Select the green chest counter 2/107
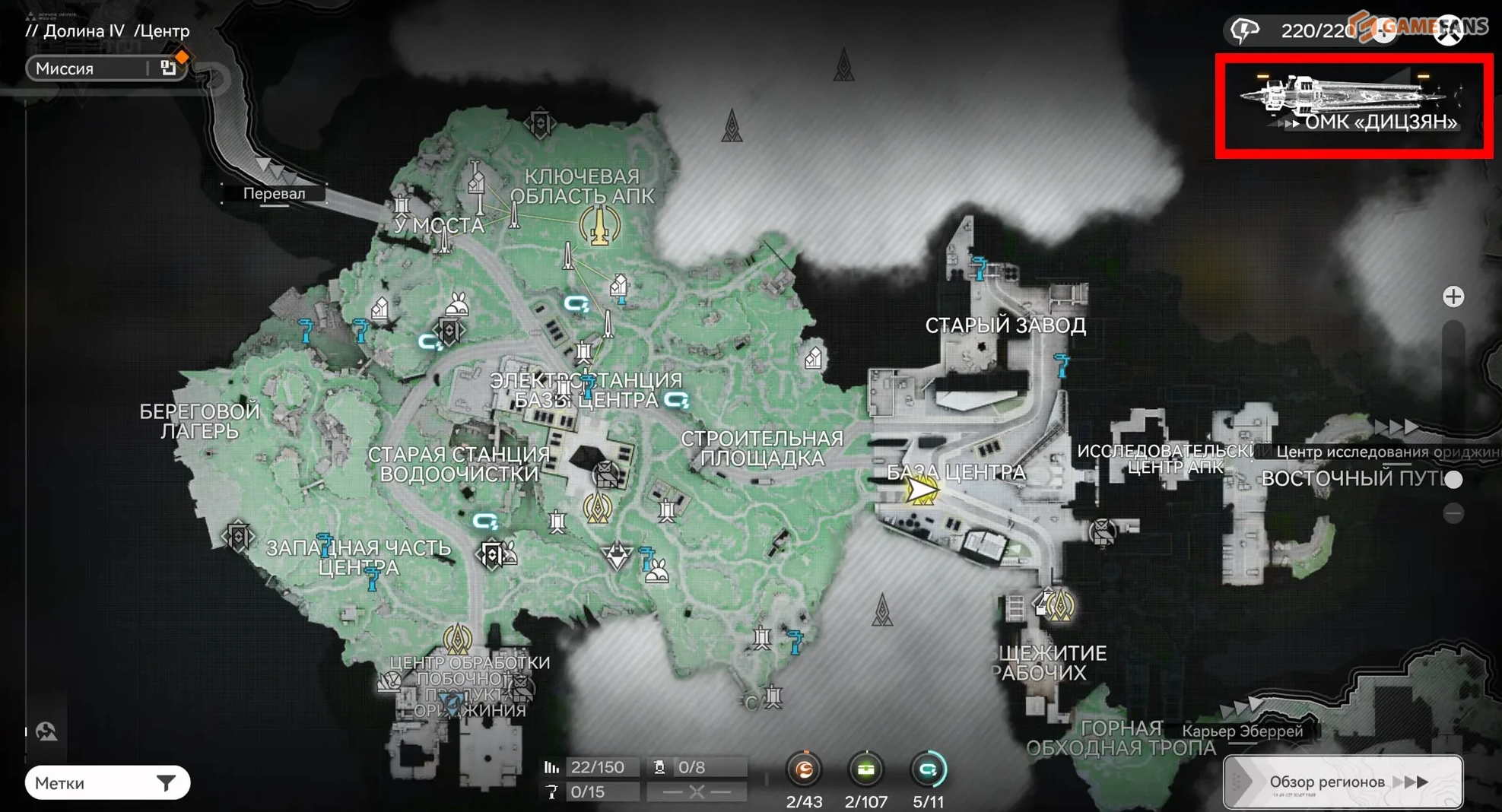 pyautogui.click(x=865, y=770)
